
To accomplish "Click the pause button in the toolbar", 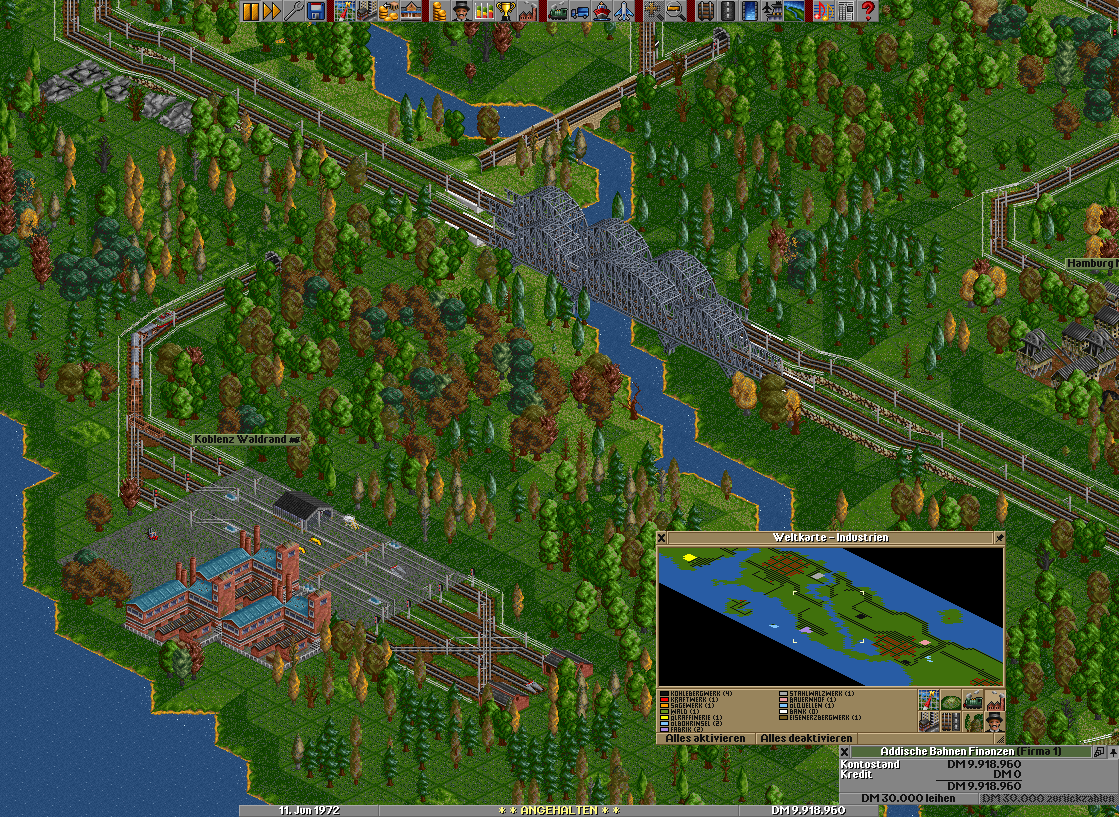I will coord(251,11).
